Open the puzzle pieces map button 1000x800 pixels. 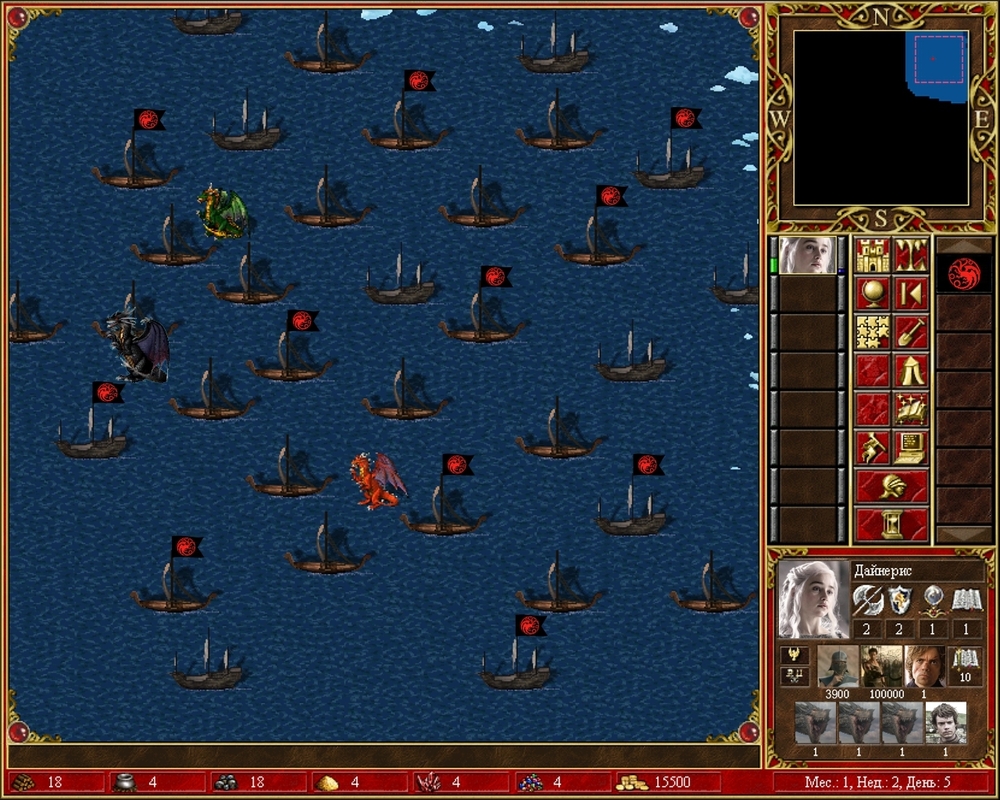click(873, 332)
